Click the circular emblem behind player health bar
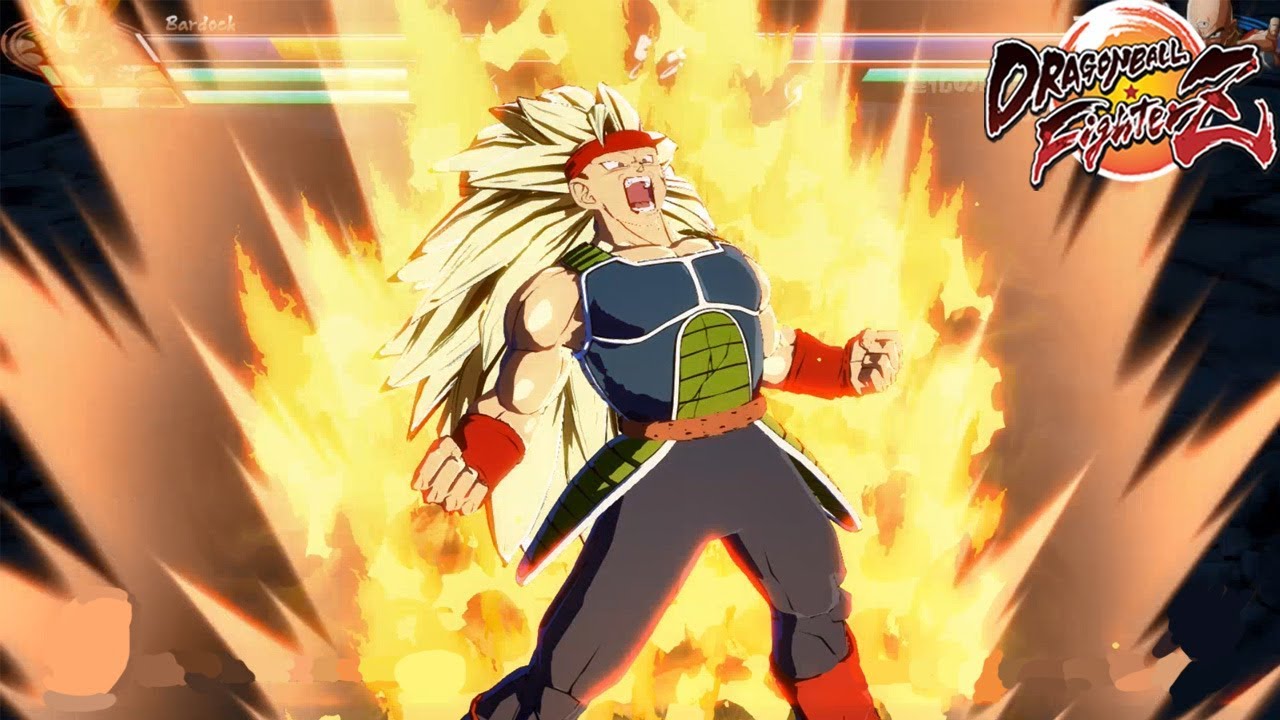Image resolution: width=1280 pixels, height=720 pixels. point(25,45)
